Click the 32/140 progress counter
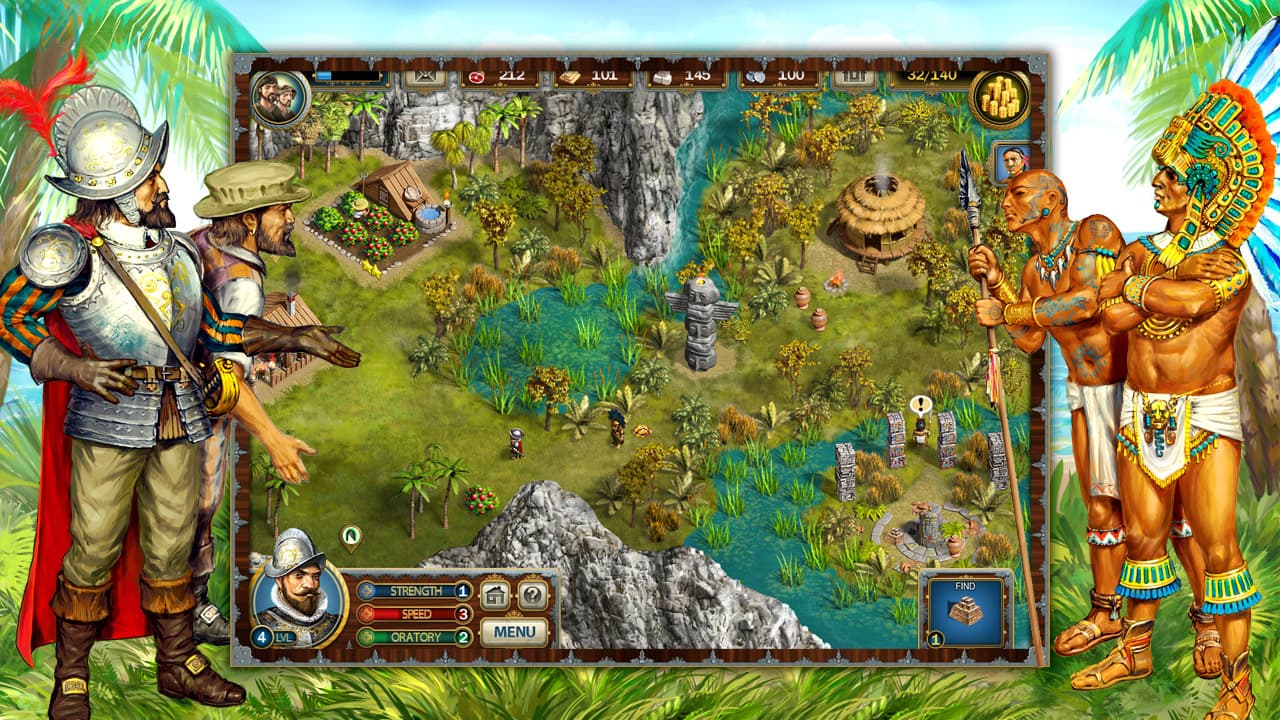 (x=930, y=75)
